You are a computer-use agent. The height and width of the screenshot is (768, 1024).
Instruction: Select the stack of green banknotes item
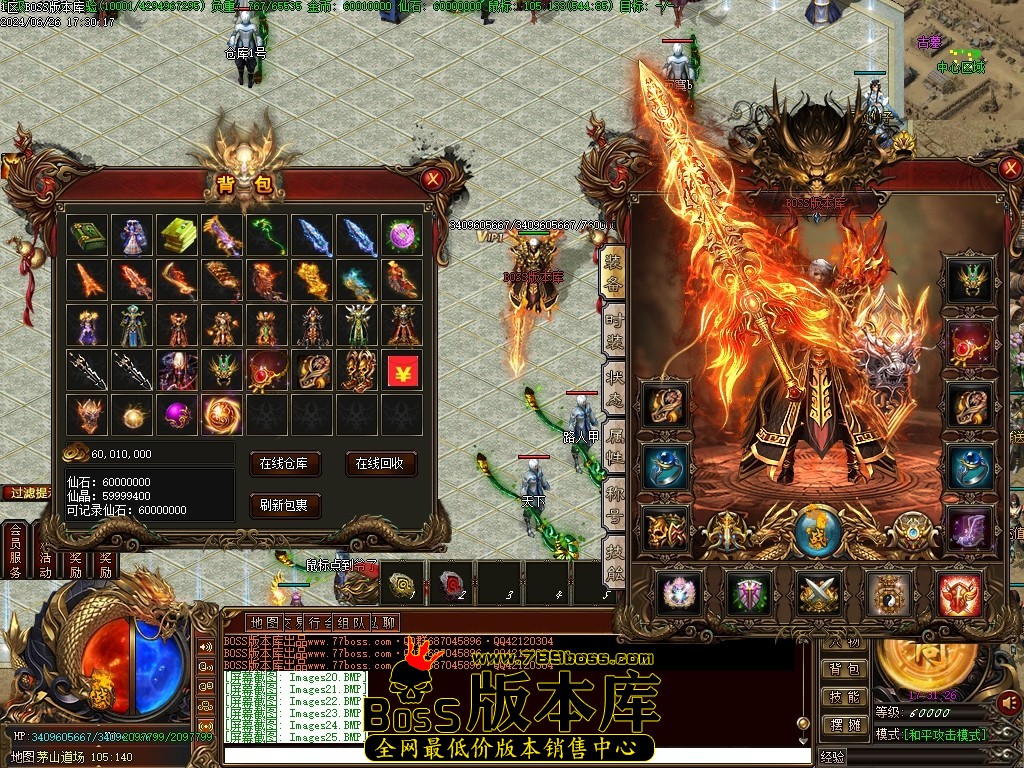pos(177,235)
